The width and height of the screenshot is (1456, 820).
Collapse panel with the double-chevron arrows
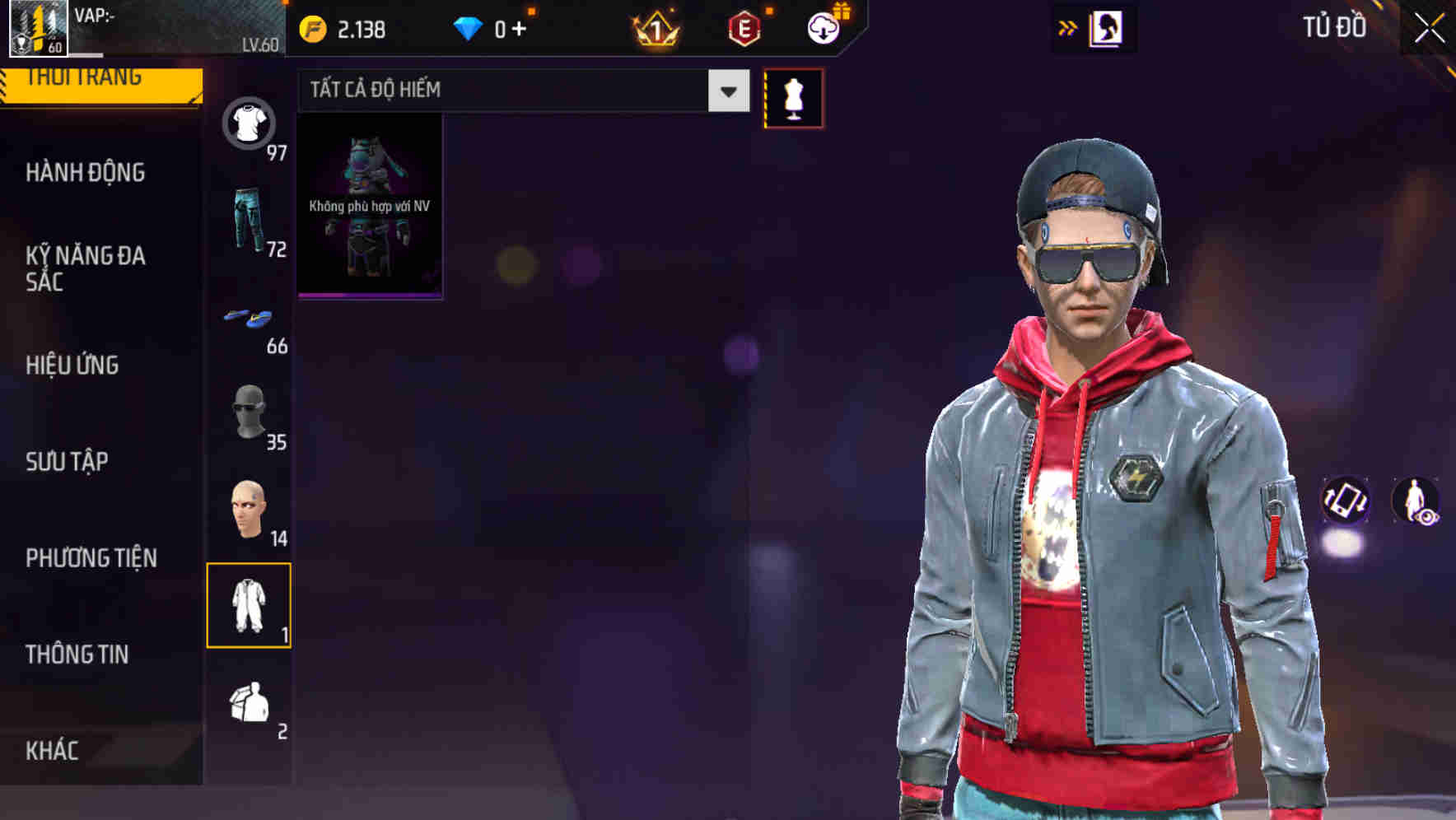[x=1067, y=27]
